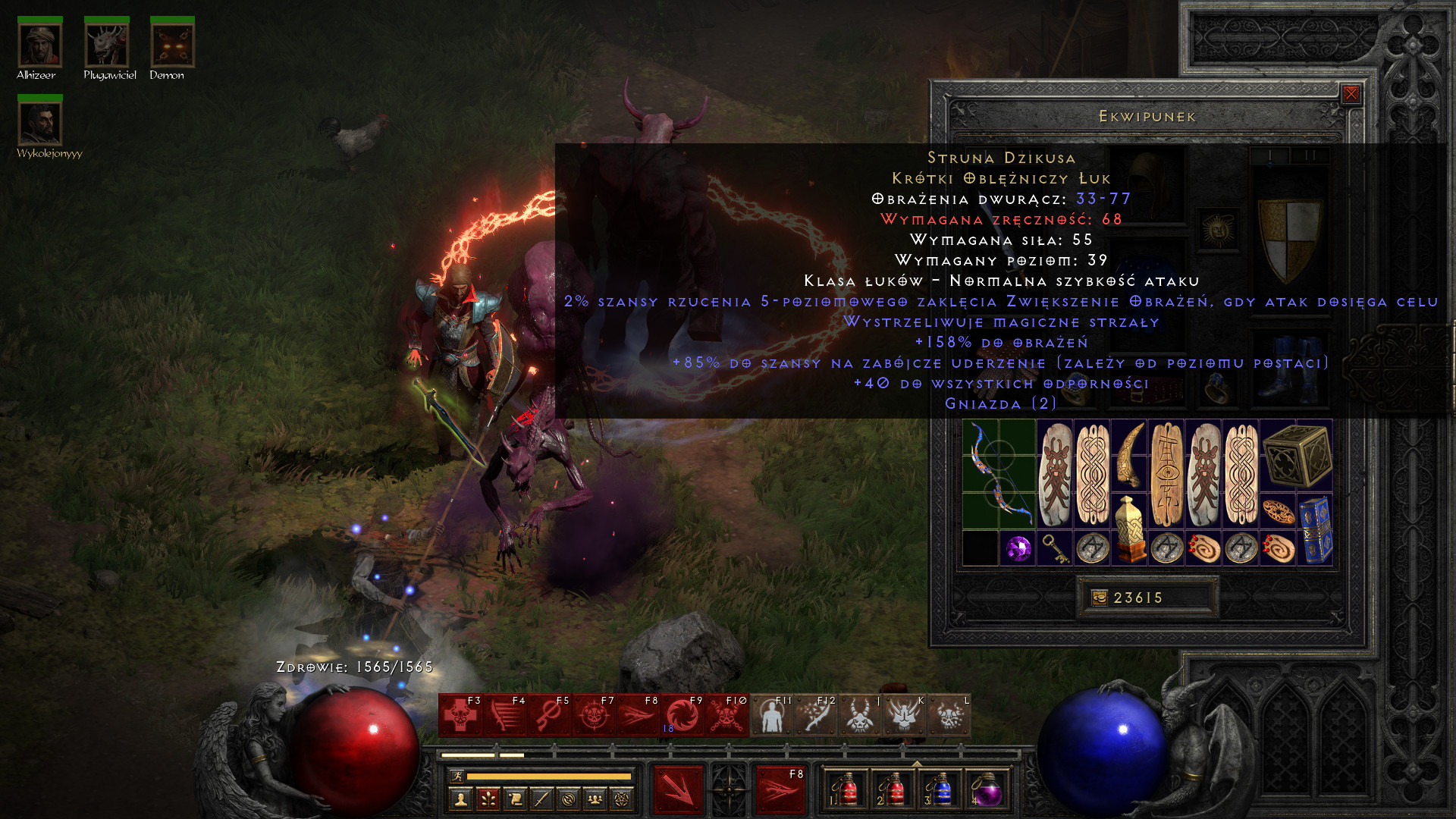Activate the F9 swirling vortex skill
1456x819 pixels.
pos(682,715)
